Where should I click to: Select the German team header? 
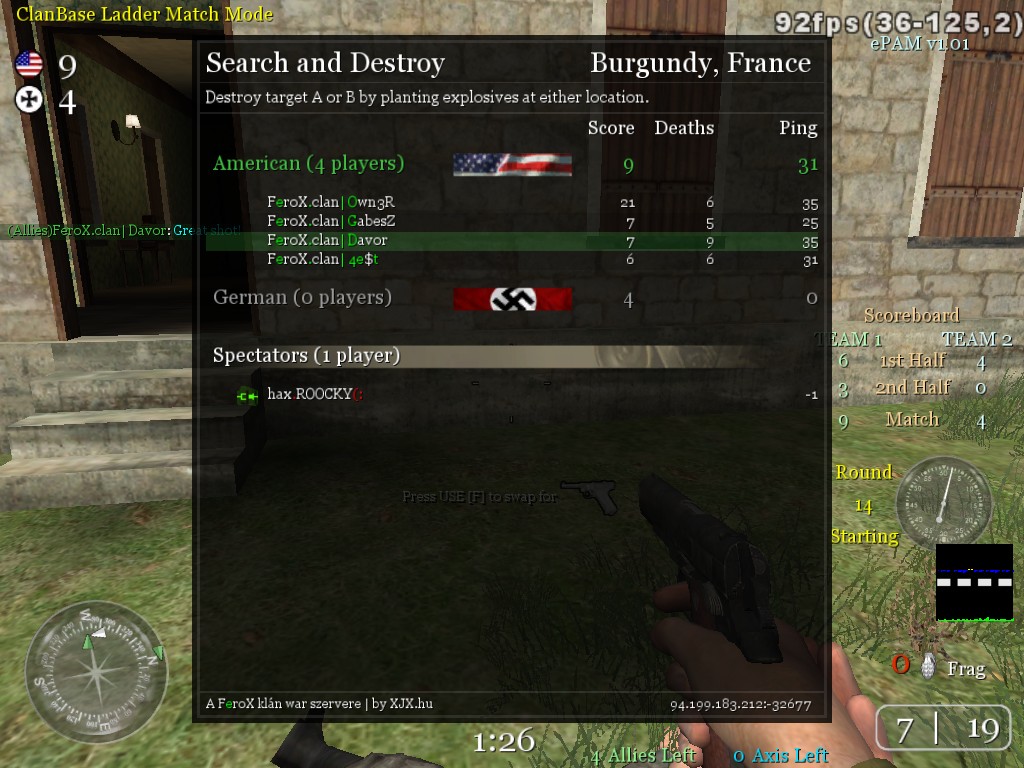tap(302, 297)
